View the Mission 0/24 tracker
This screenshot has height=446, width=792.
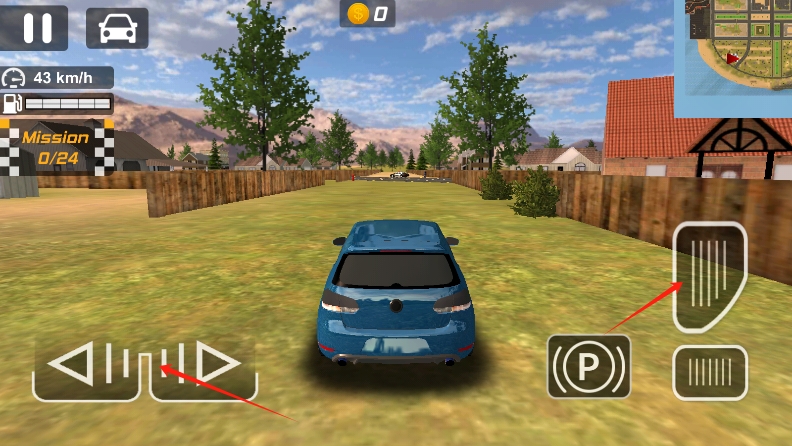pos(56,147)
